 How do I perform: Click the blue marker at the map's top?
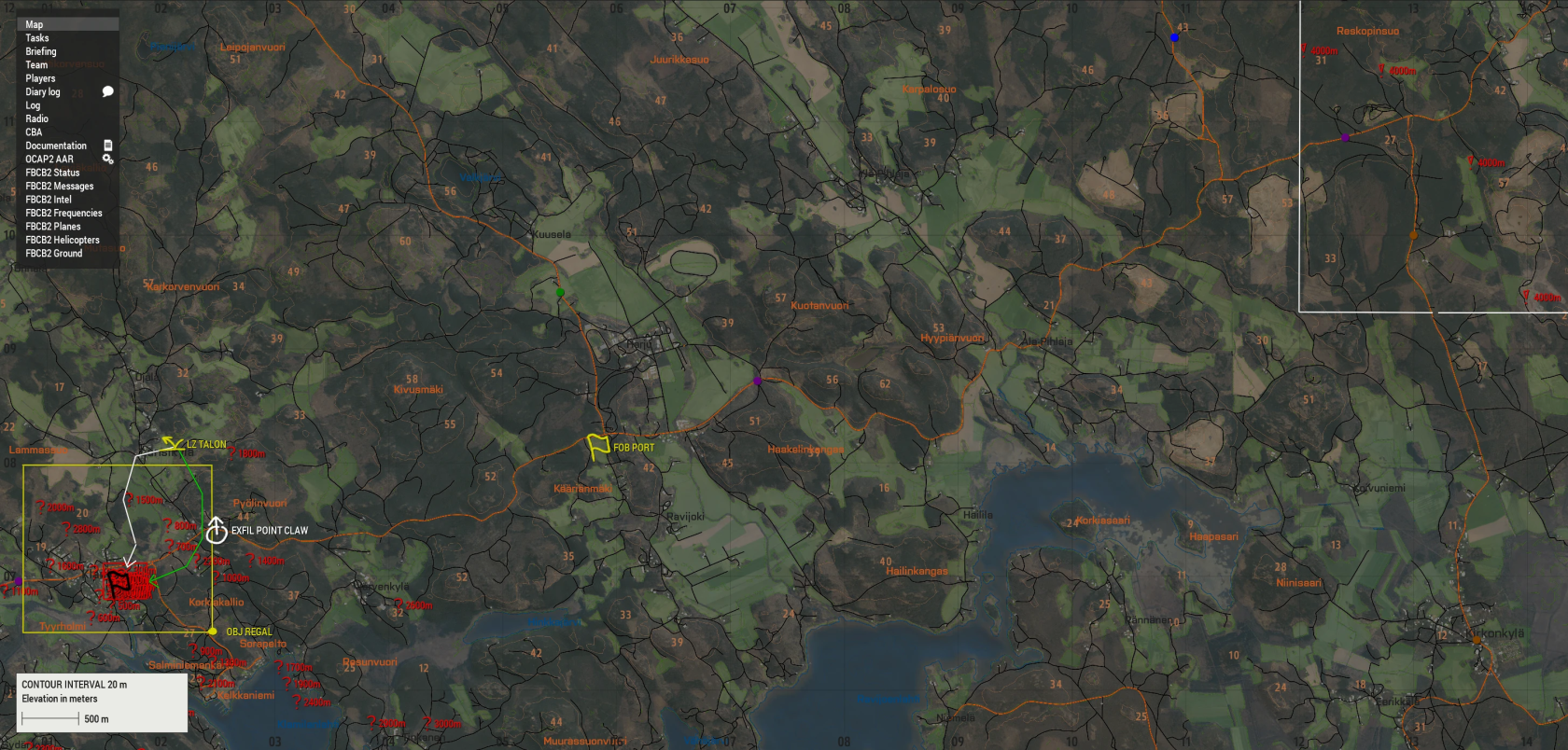1173,37
